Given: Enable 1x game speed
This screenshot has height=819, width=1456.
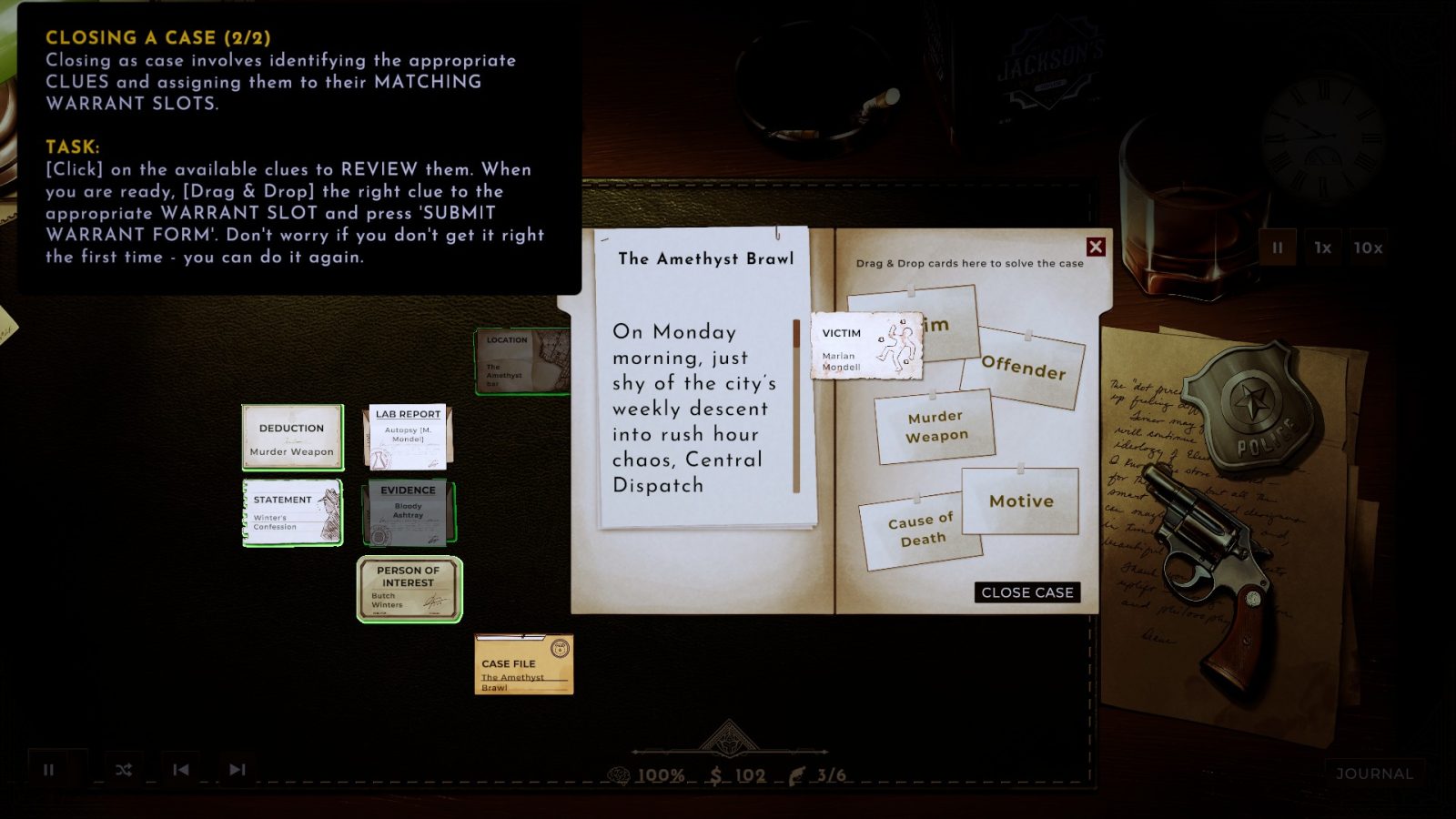Looking at the screenshot, I should (1321, 248).
